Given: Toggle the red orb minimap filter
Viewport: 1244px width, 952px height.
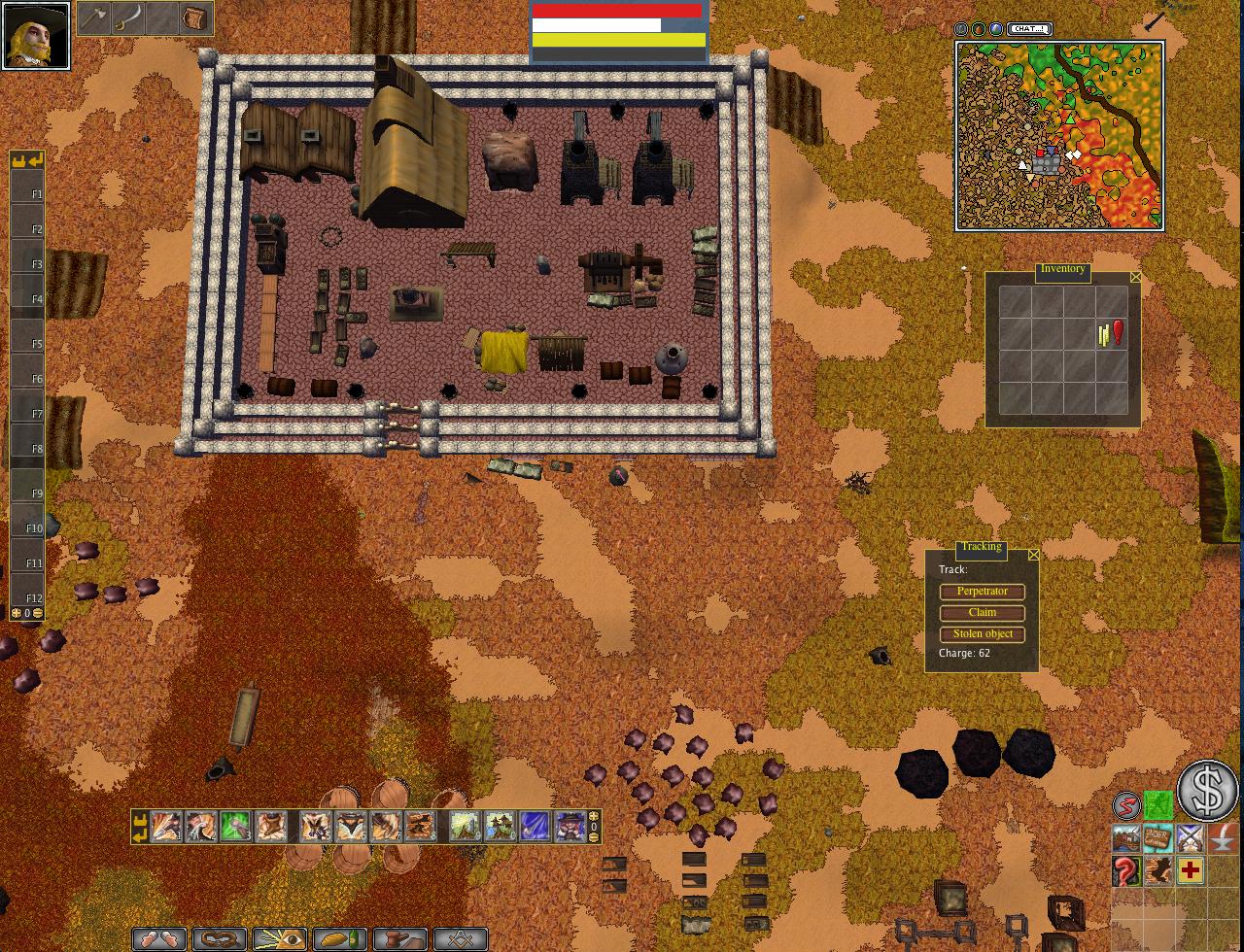Looking at the screenshot, I should click(979, 29).
